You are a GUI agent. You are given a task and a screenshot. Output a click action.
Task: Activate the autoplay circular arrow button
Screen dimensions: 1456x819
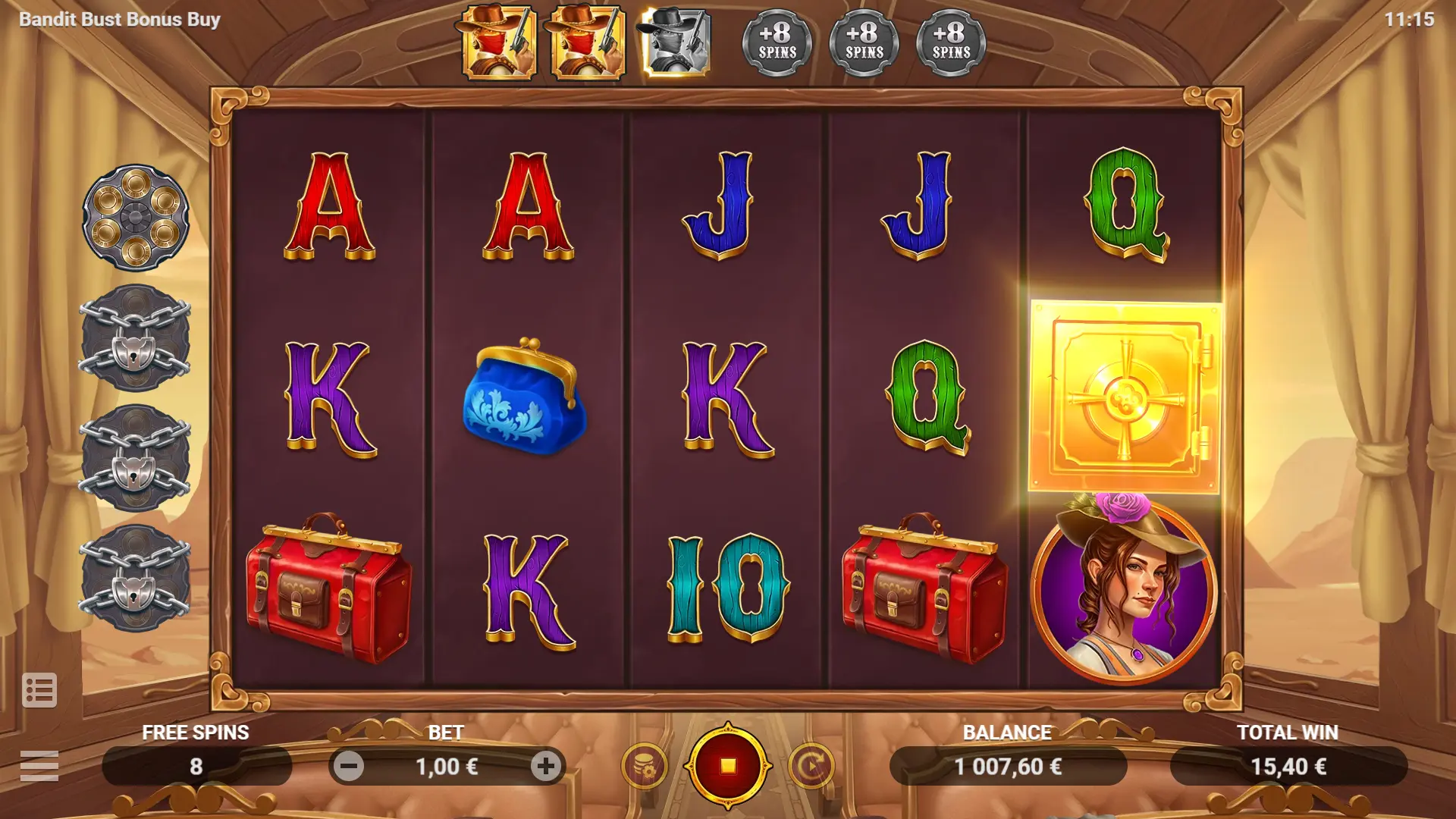(x=811, y=766)
